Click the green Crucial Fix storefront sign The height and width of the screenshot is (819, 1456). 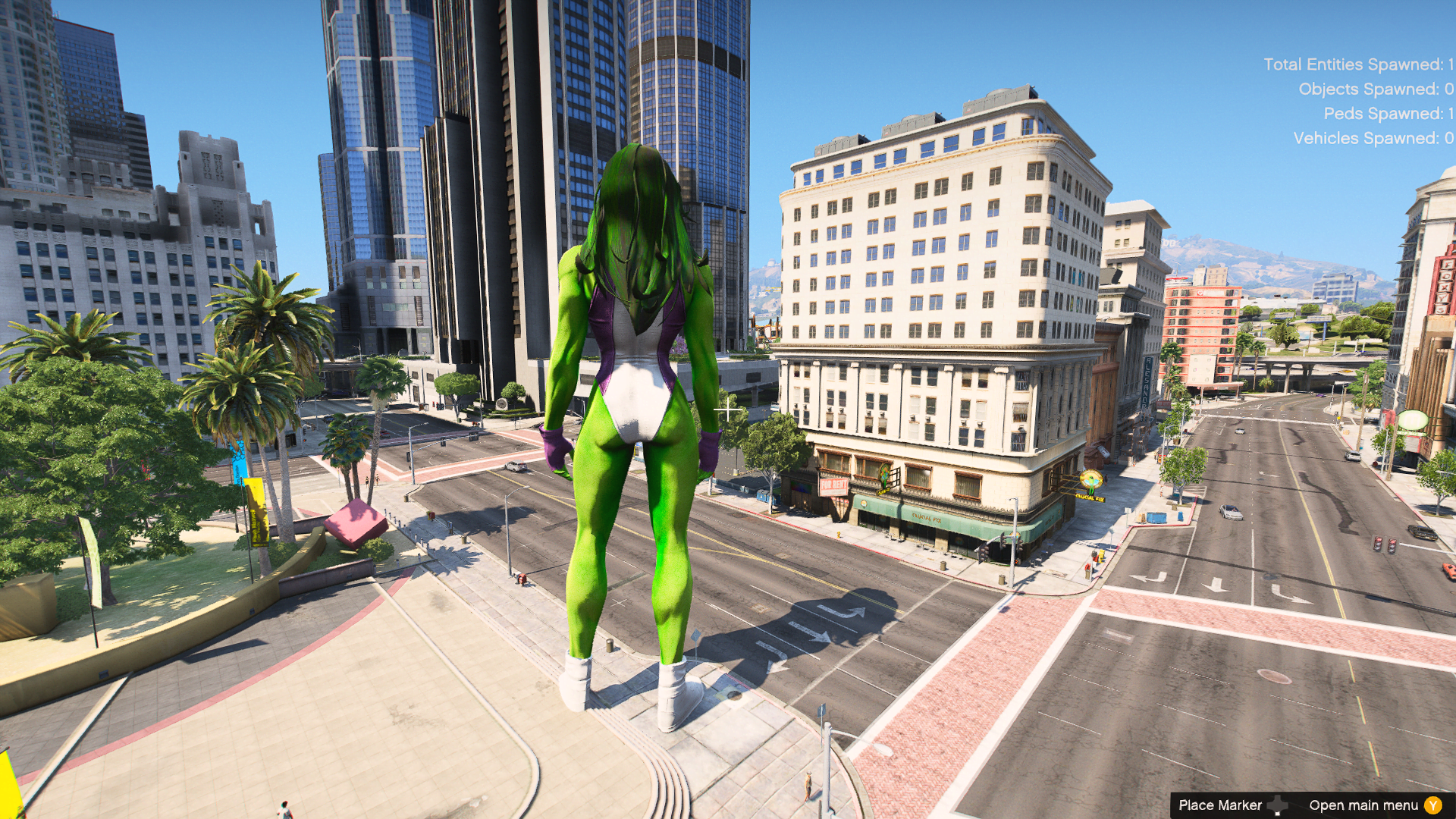pos(927,519)
